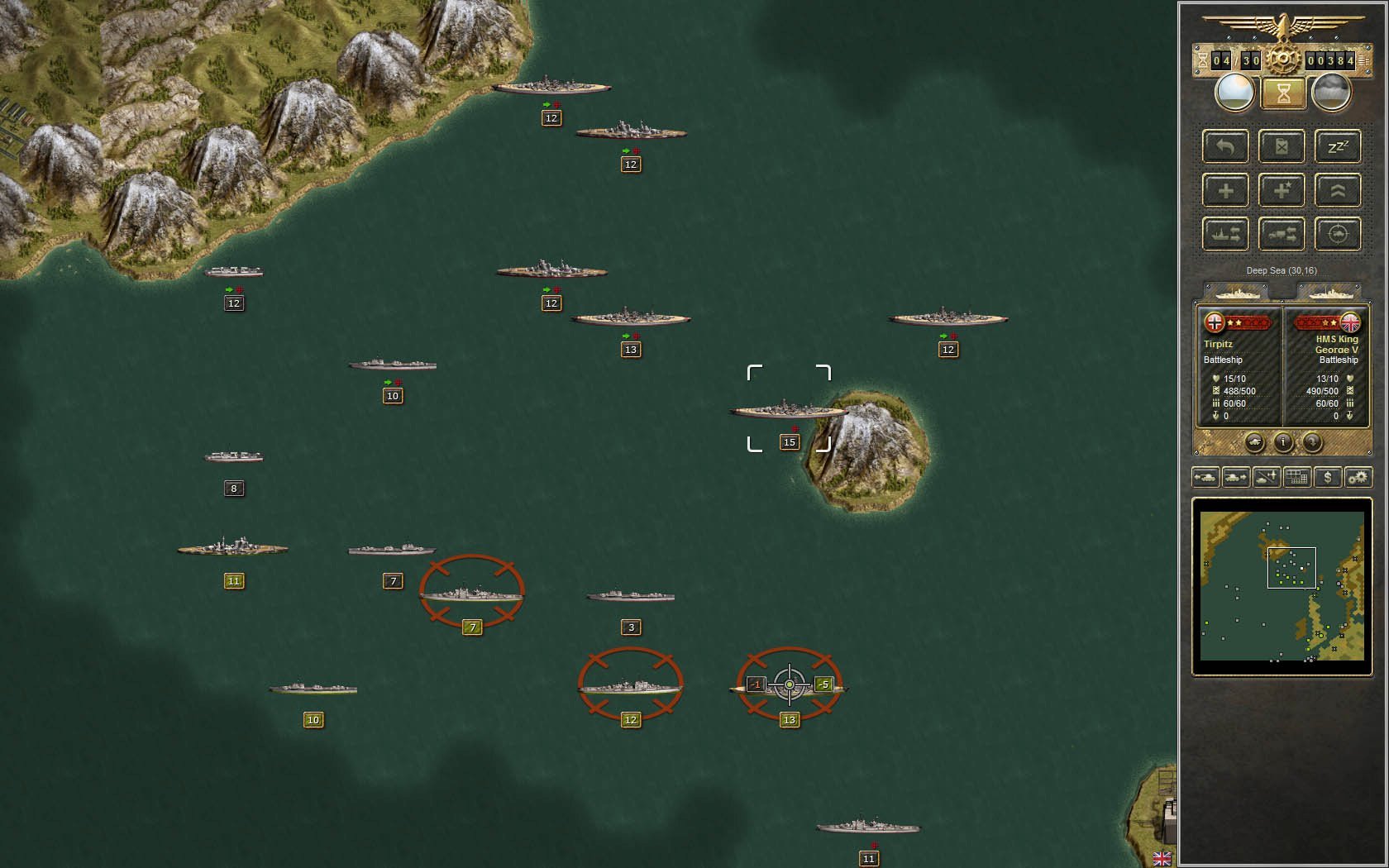1389x868 pixels.
Task: Open the Reinforce unit icon
Action: [x=1225, y=190]
